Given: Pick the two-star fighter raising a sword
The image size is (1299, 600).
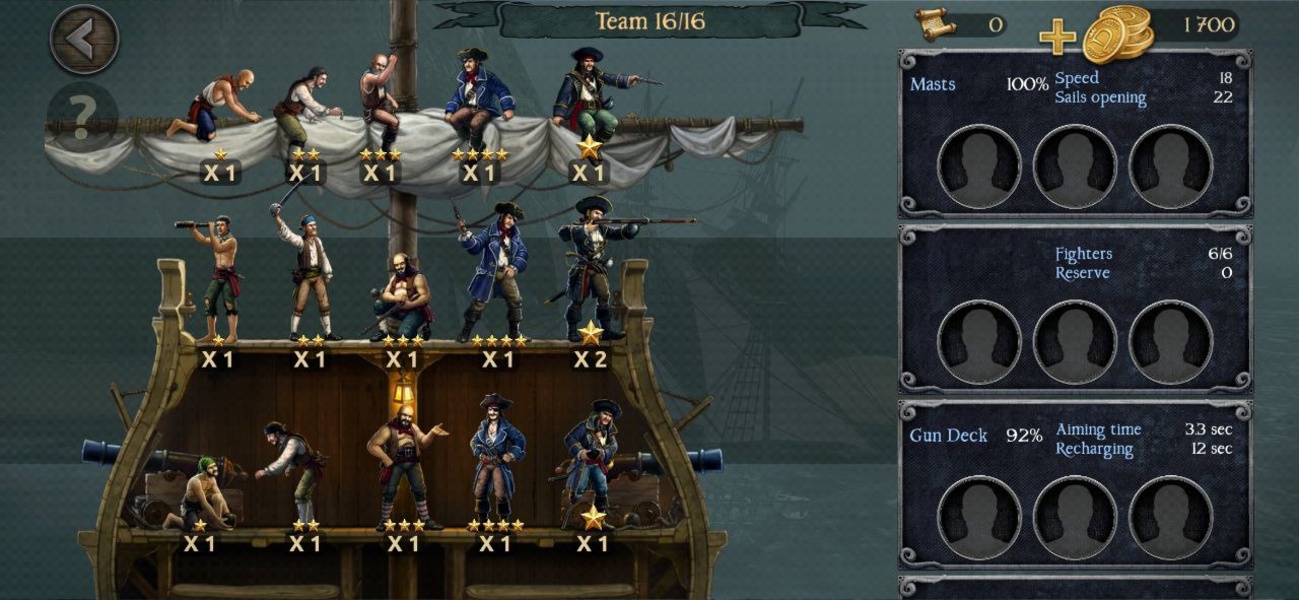Looking at the screenshot, I should (x=308, y=275).
